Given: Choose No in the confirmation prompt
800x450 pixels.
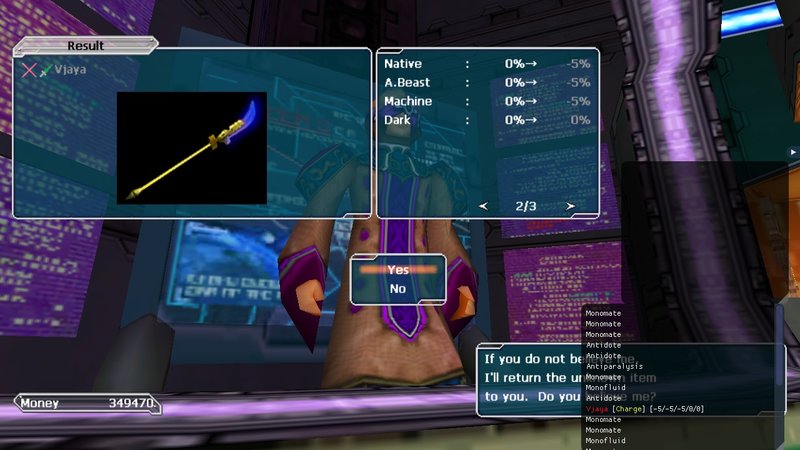Looking at the screenshot, I should pos(398,289).
